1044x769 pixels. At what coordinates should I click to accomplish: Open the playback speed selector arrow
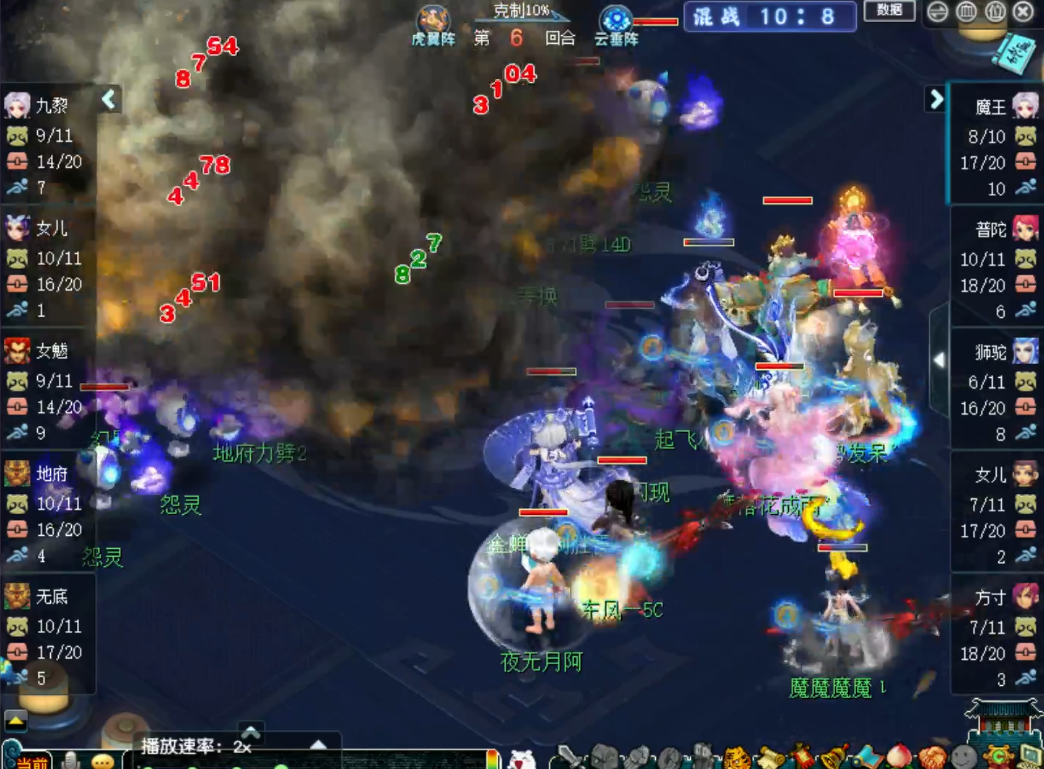tap(318, 746)
